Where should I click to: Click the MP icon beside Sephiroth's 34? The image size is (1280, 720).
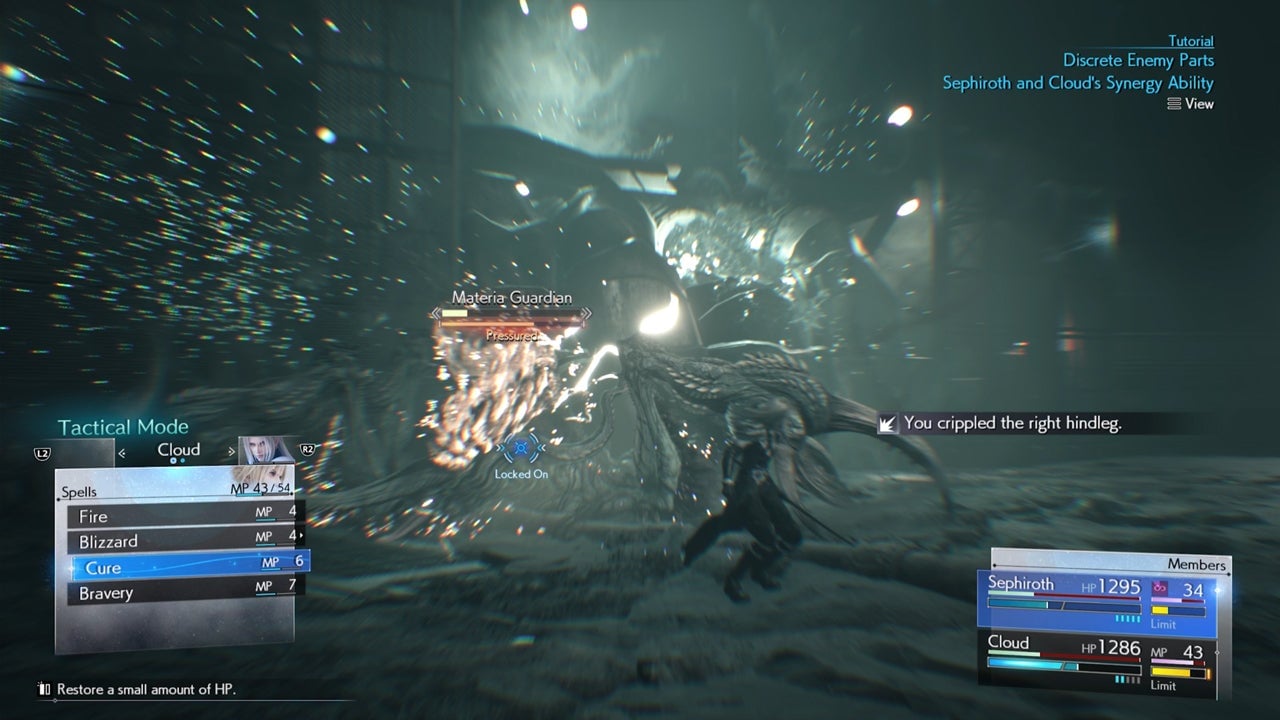(x=1159, y=587)
